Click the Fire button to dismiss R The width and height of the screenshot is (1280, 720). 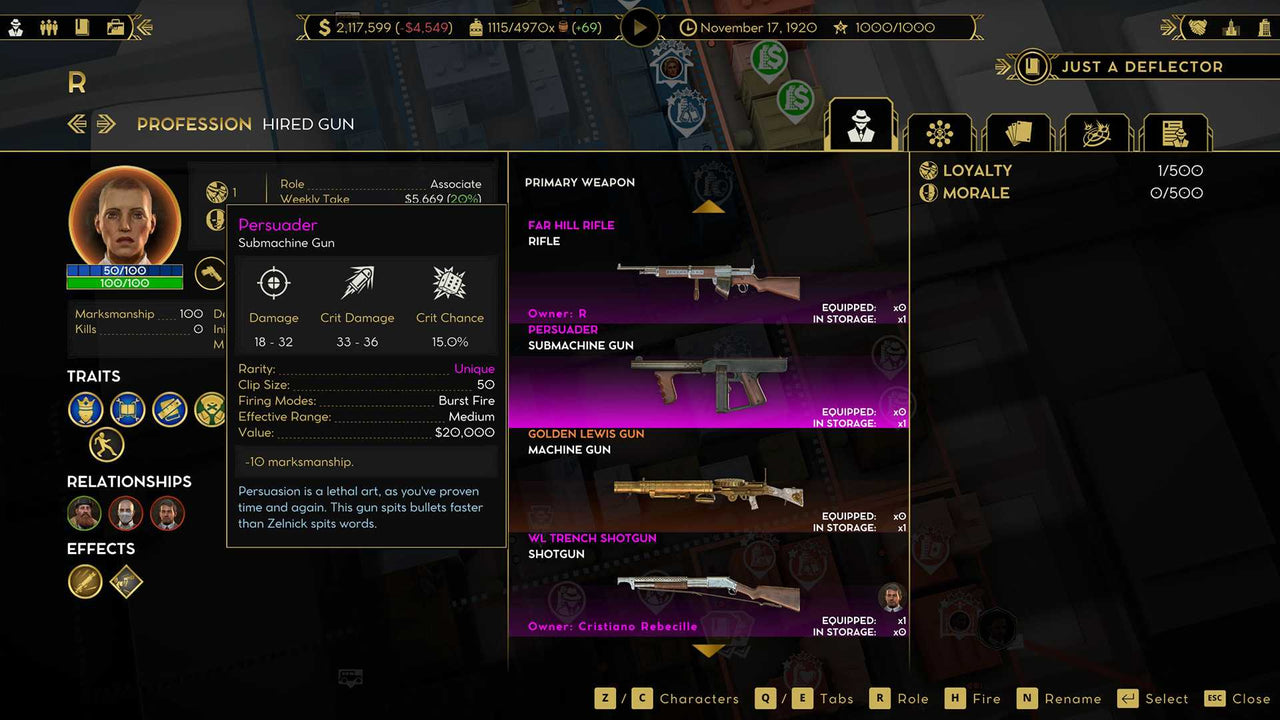[989, 698]
